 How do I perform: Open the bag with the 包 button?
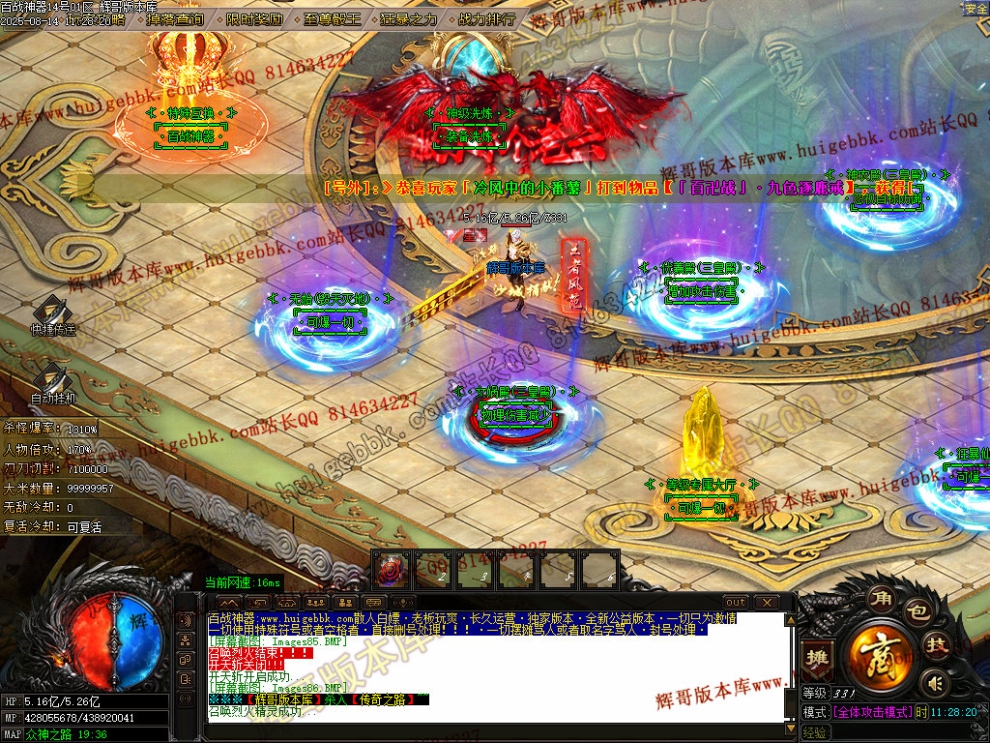(x=920, y=612)
